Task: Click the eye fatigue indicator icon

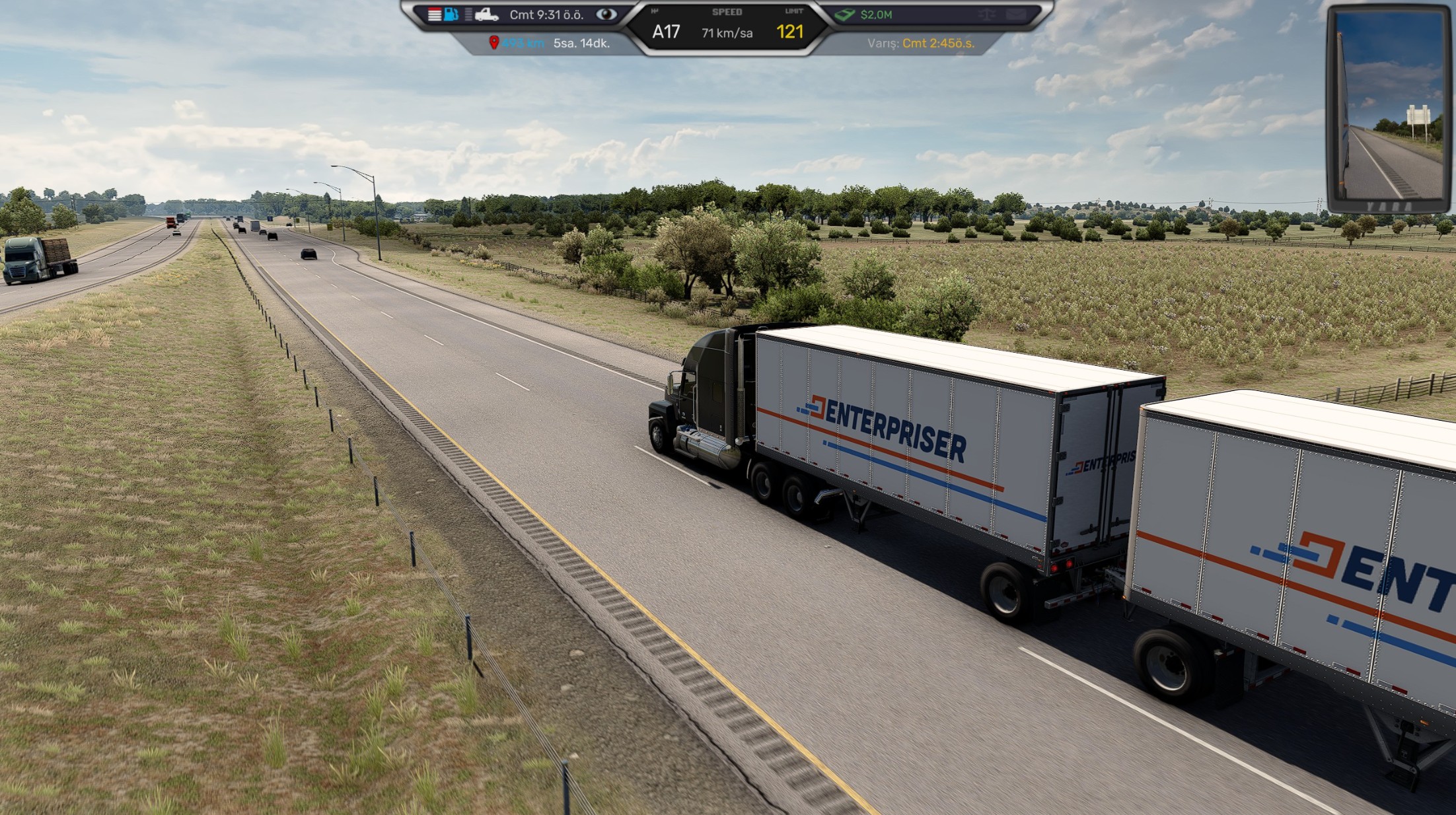Action: click(606, 15)
